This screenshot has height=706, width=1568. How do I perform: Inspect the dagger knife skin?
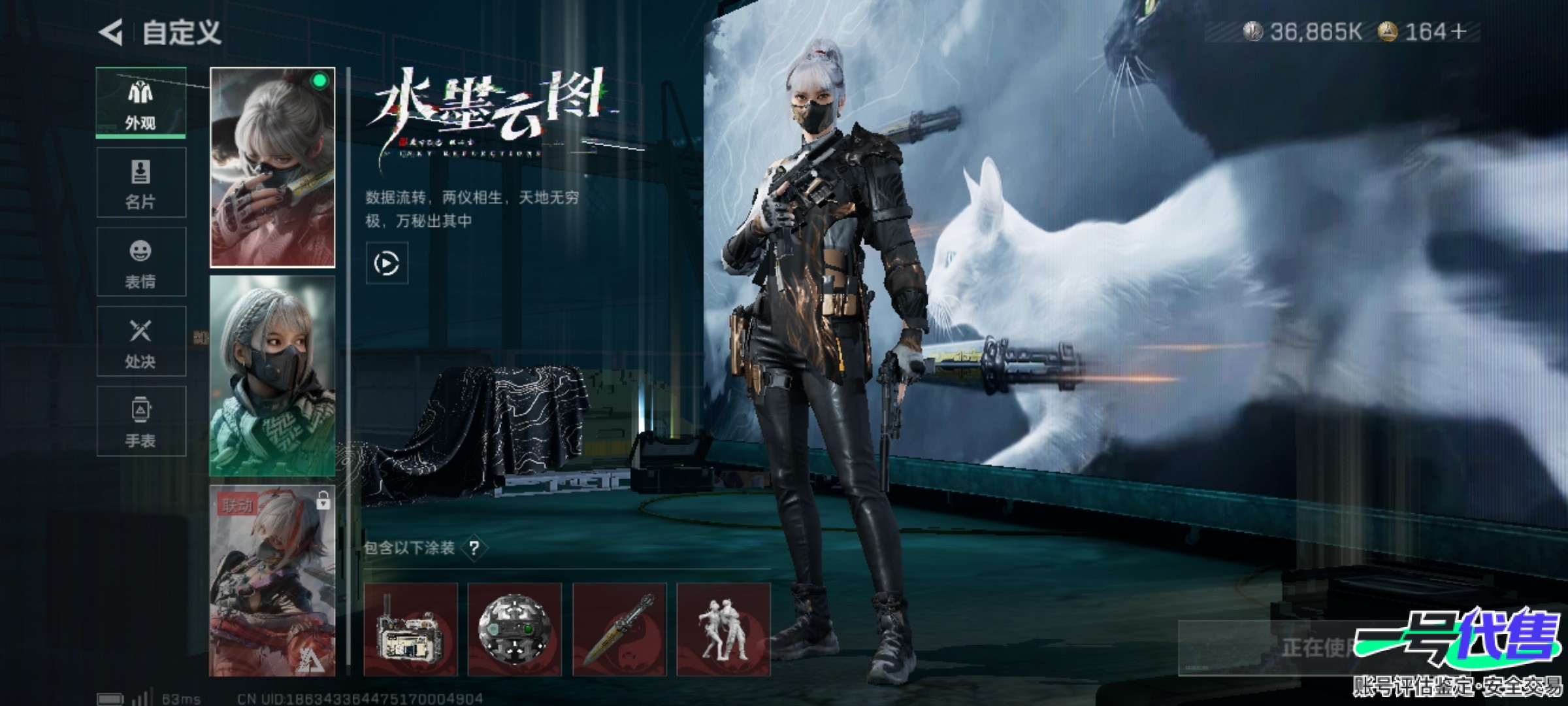(619, 630)
